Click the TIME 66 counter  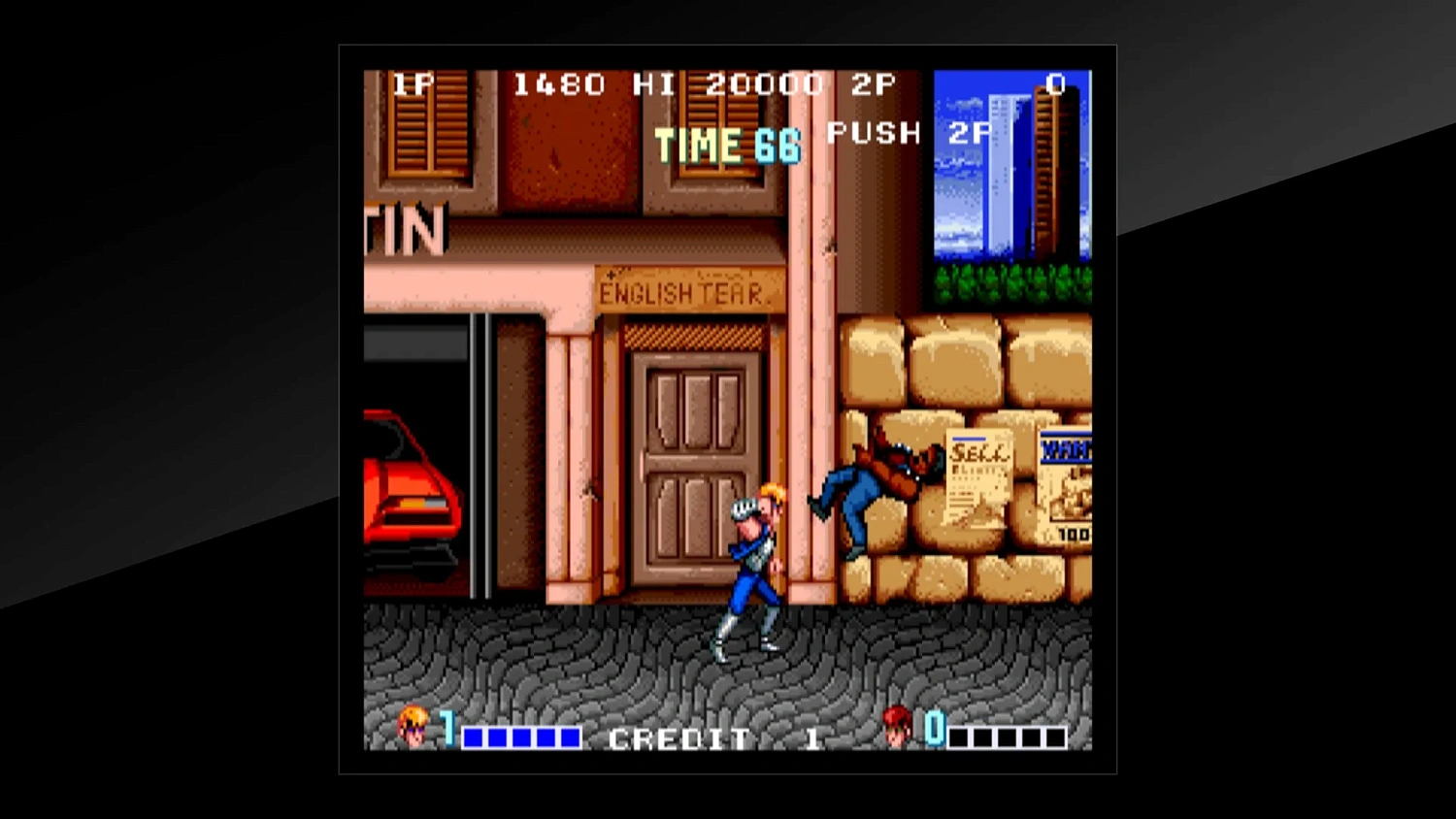[726, 144]
